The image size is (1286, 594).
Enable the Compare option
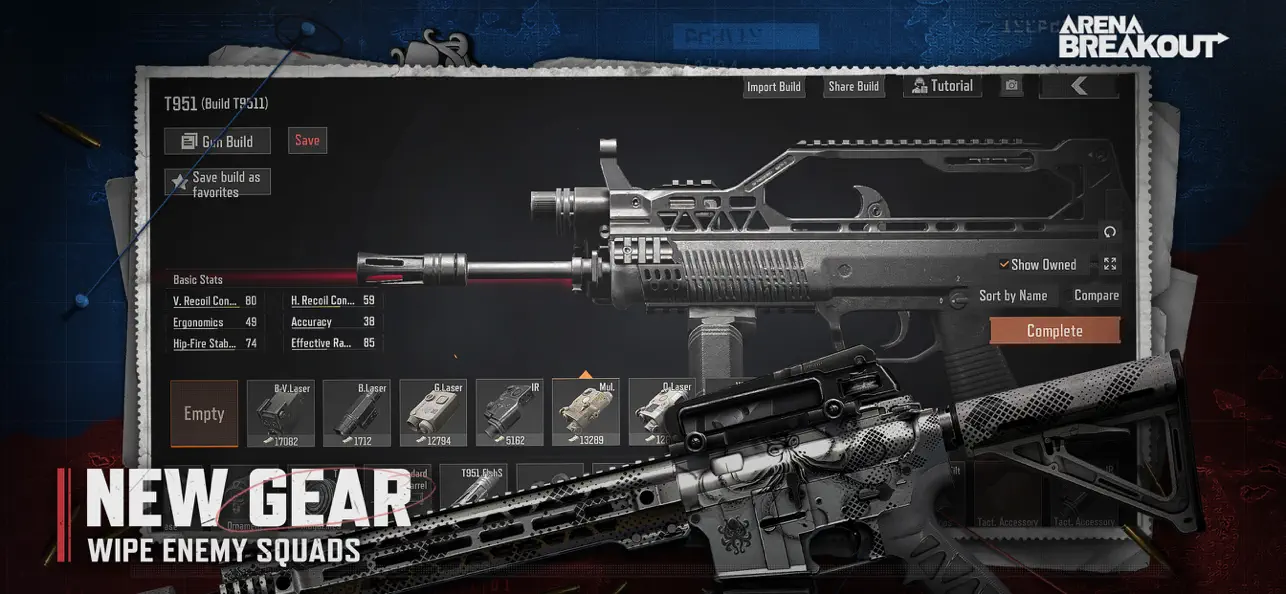[x=1096, y=295]
